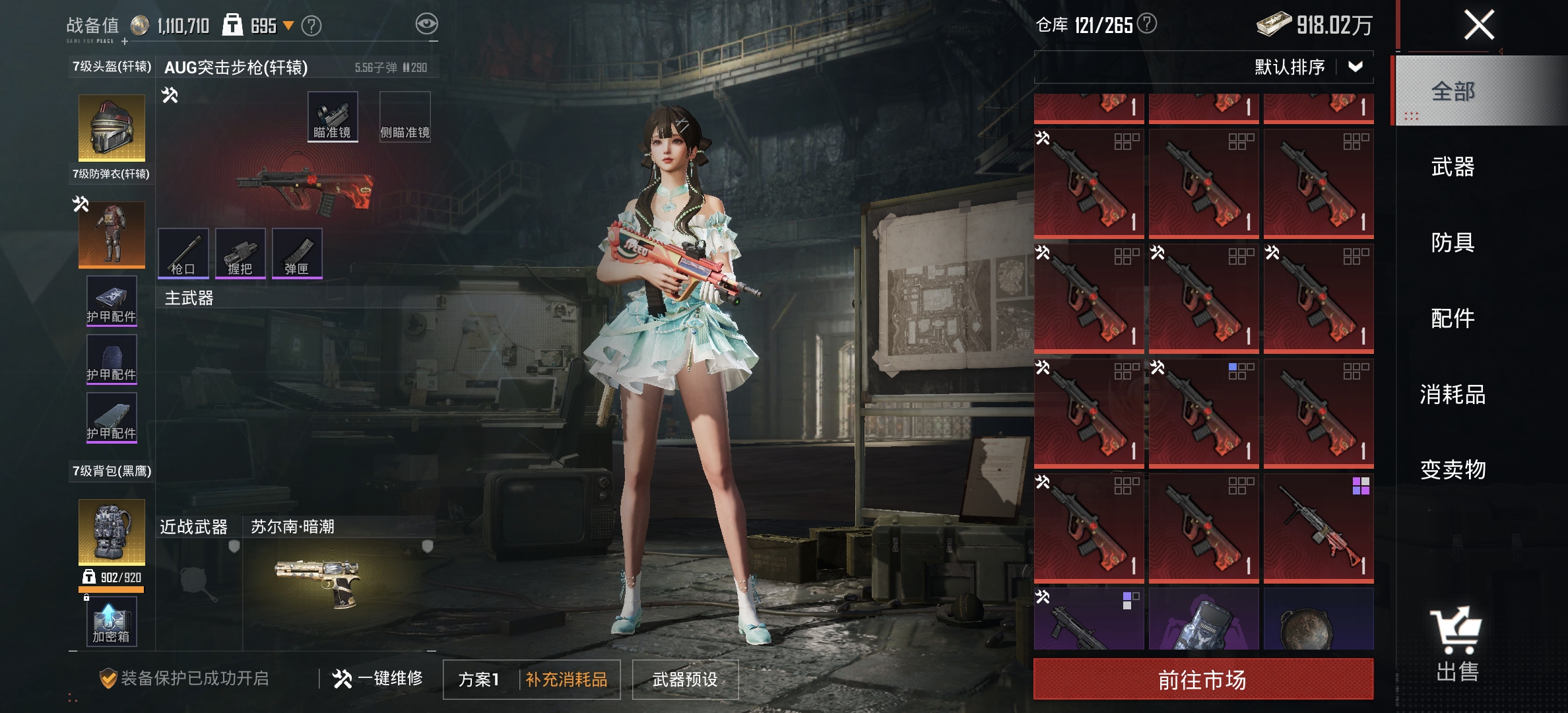Open the first 护甲配件 armor accessory slot
The width and height of the screenshot is (1568, 713).
[x=111, y=300]
